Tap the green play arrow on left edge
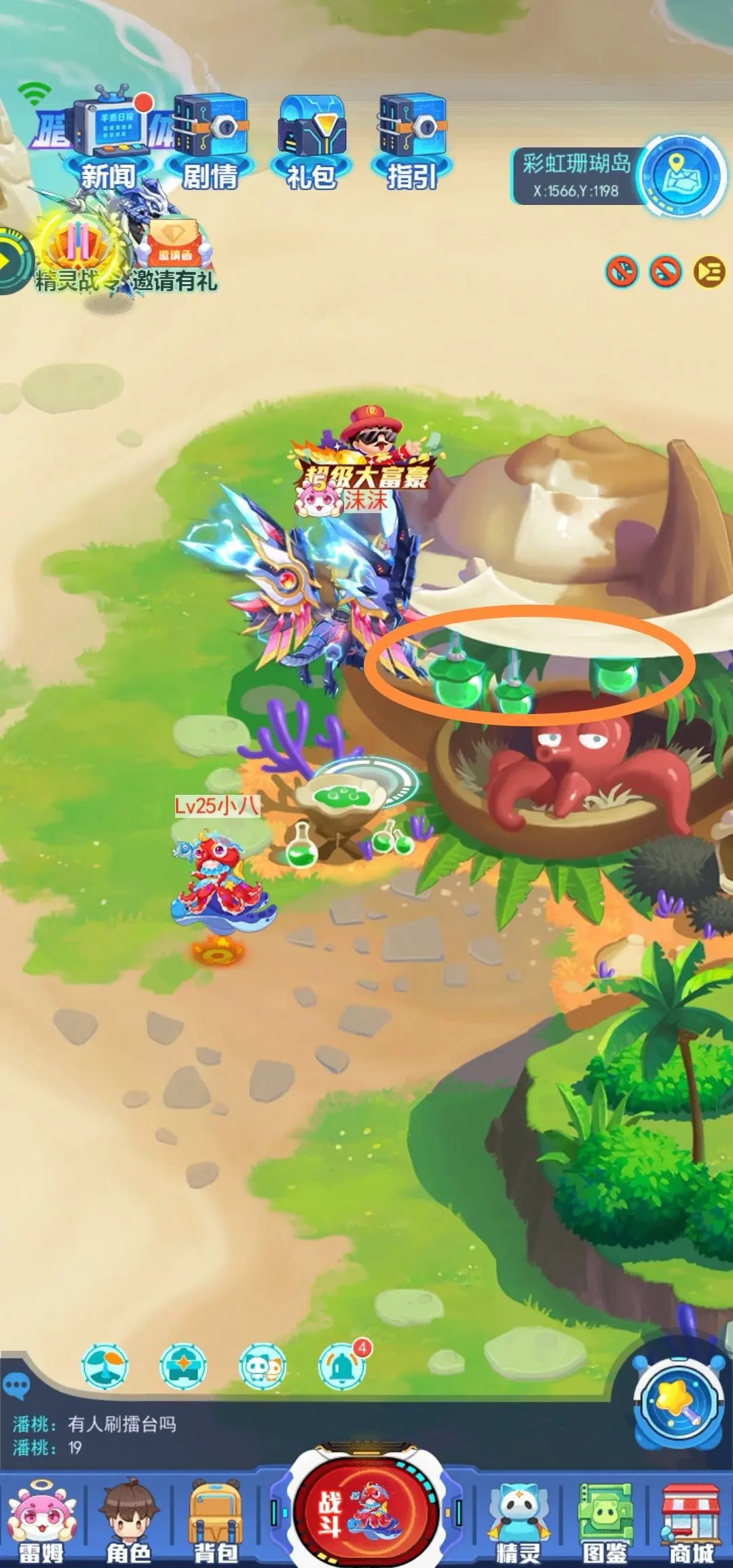The image size is (733, 1568). coord(10,262)
